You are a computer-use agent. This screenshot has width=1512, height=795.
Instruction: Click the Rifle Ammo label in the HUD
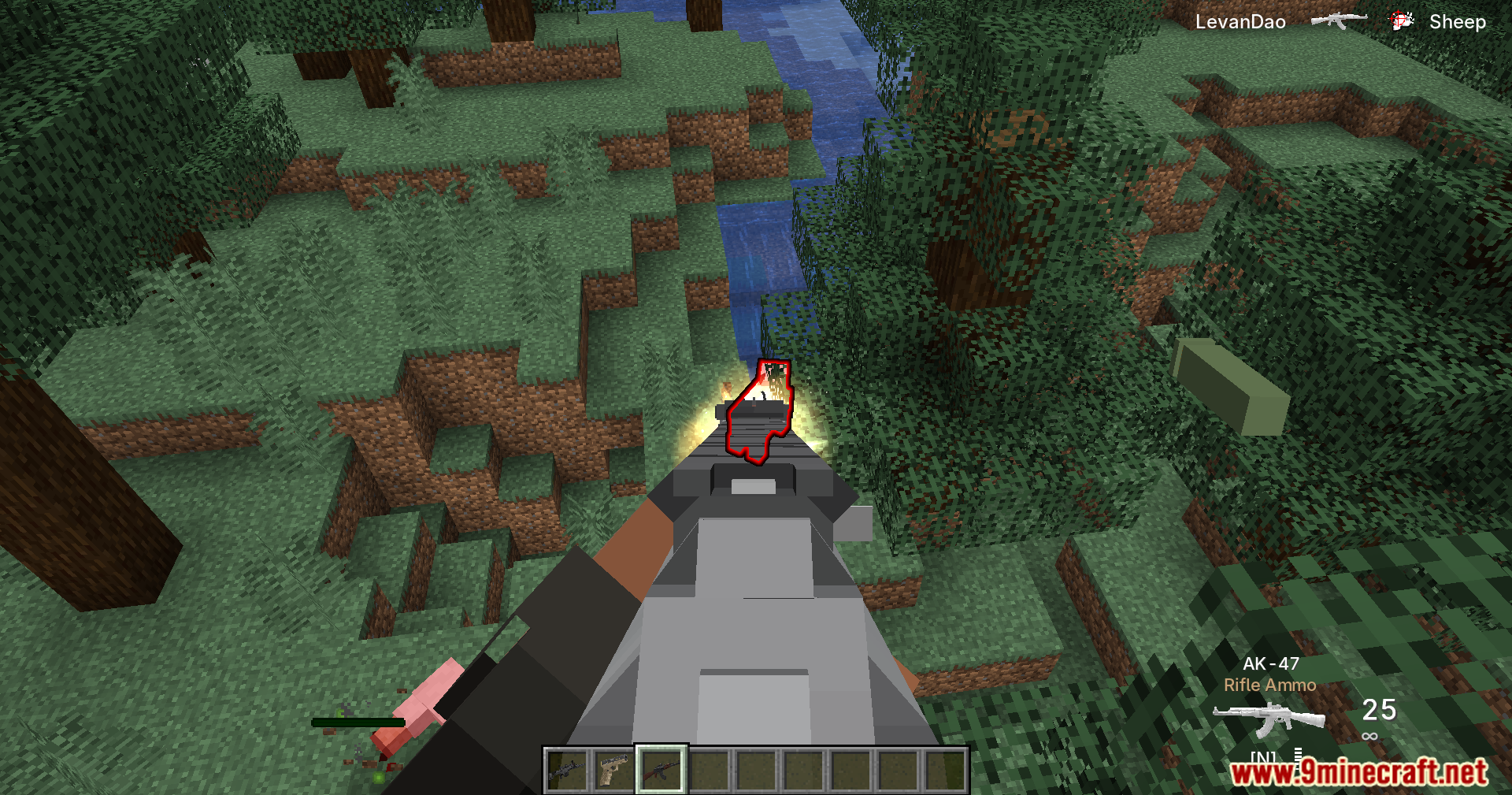[x=1270, y=685]
